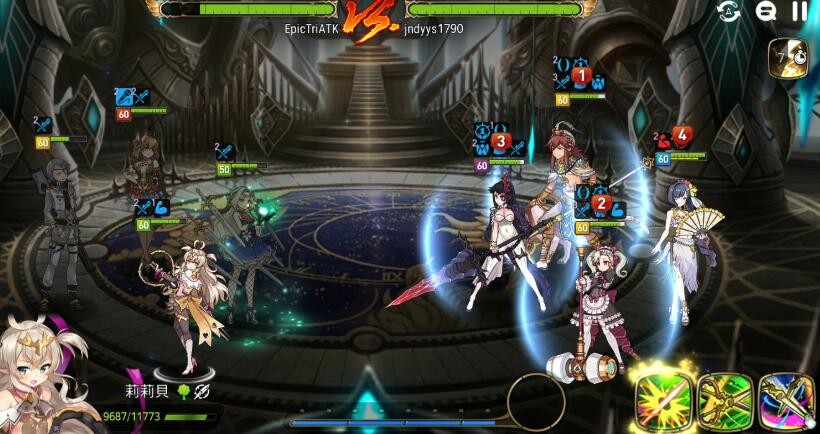Activate the golden scissors skill

(724, 401)
